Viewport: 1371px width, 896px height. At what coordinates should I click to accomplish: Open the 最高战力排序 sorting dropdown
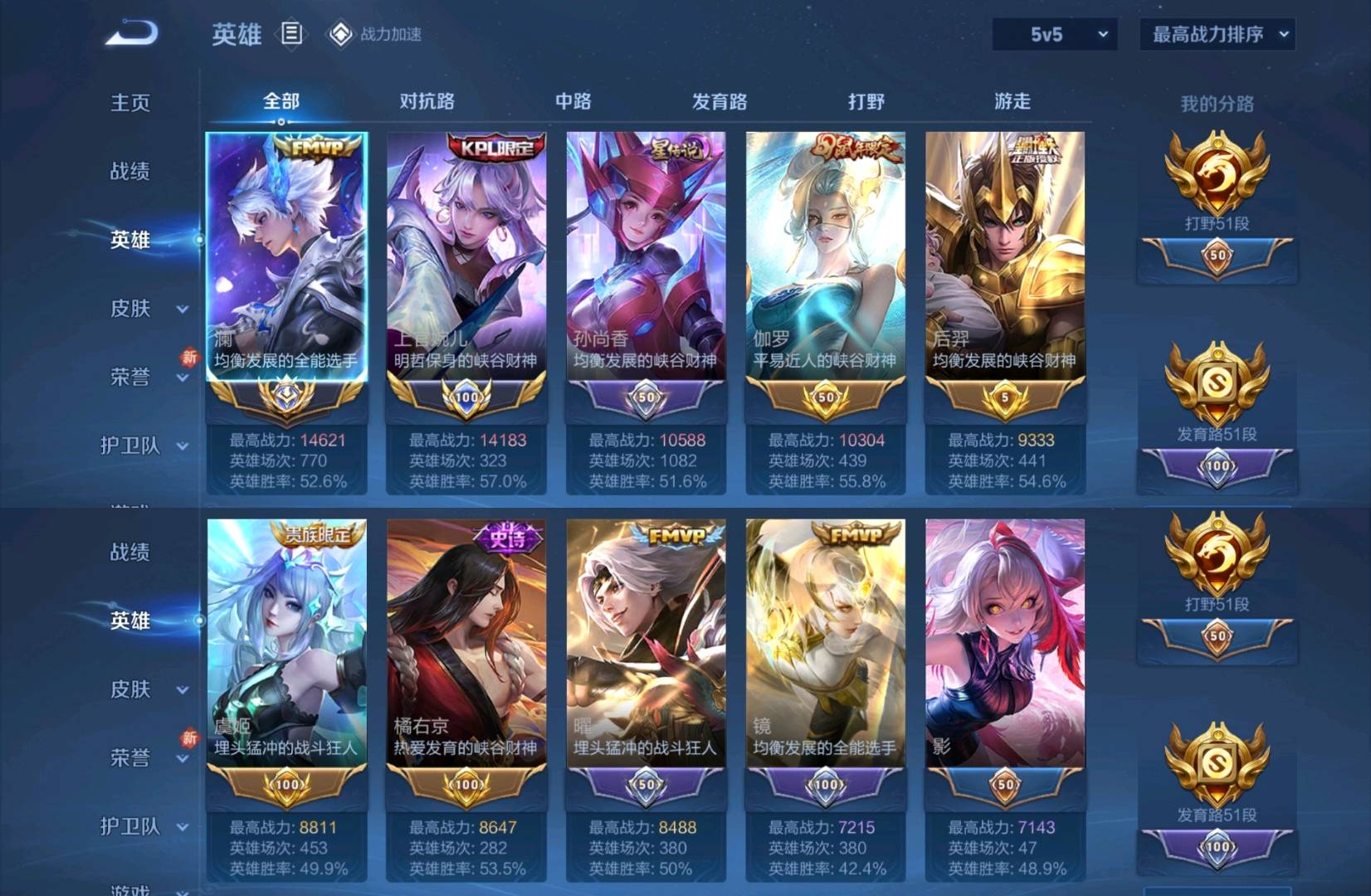tap(1217, 34)
